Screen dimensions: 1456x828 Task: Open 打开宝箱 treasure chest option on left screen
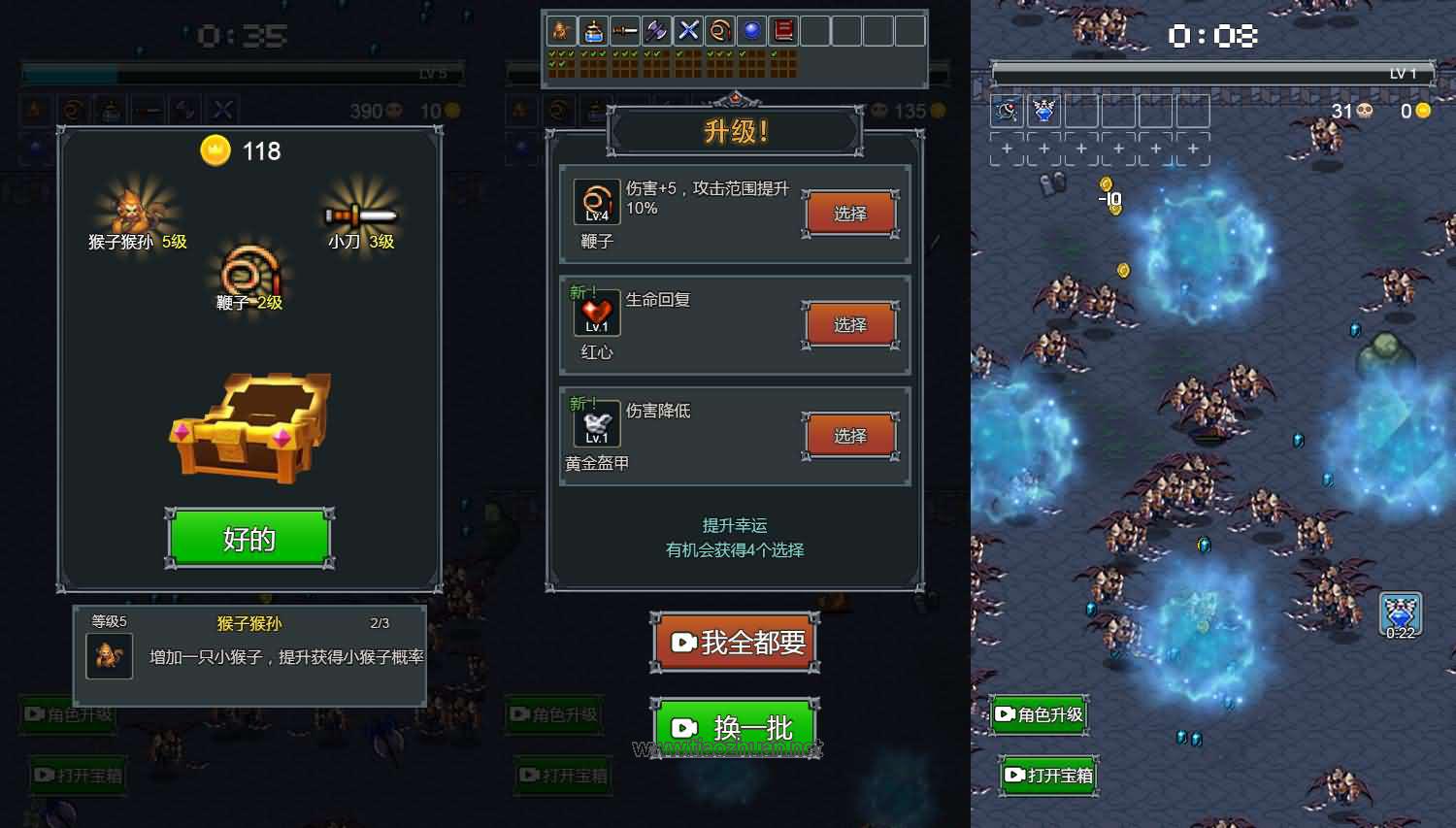(x=78, y=776)
